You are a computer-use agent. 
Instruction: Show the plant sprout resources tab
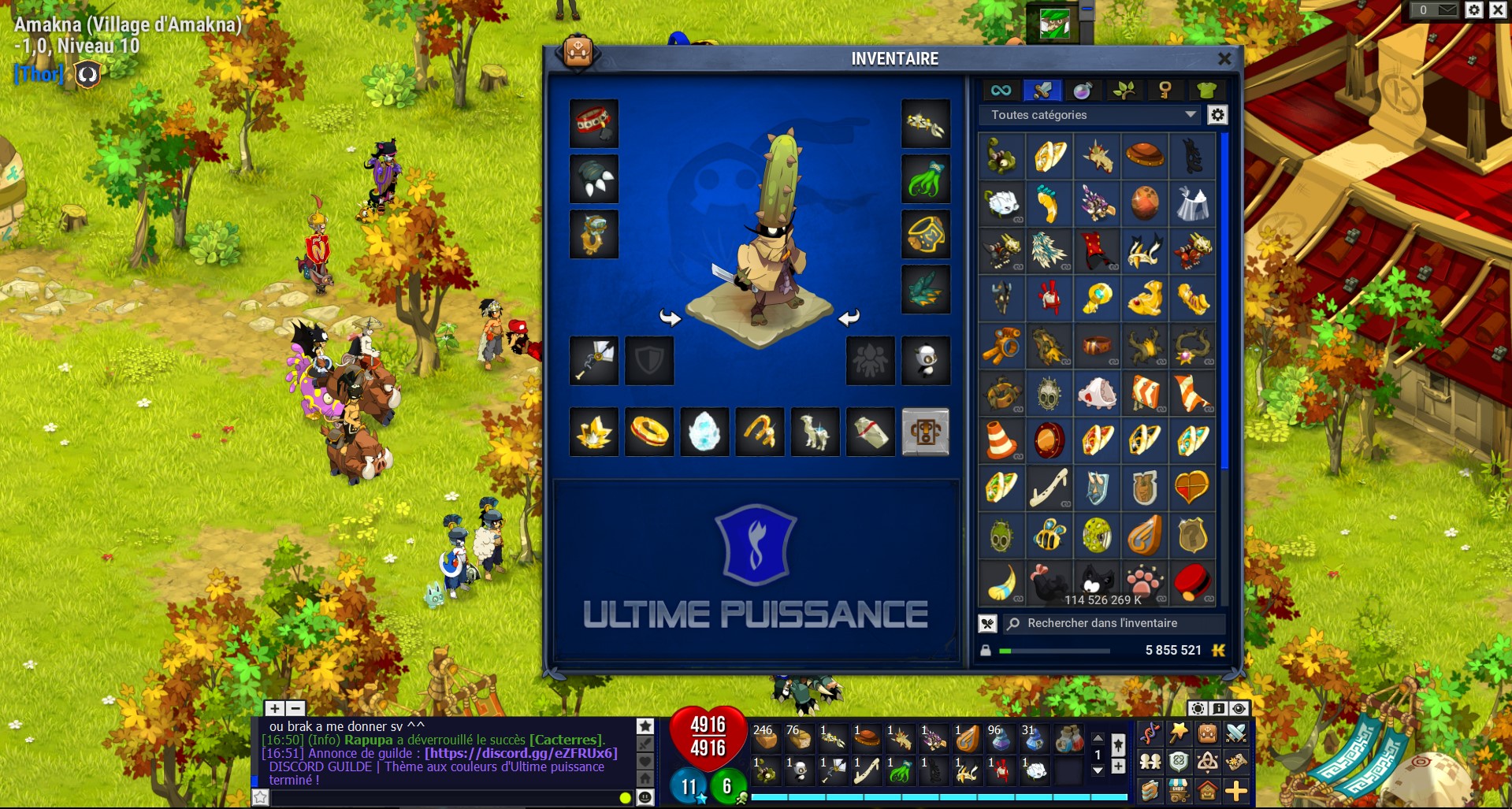[x=1124, y=91]
